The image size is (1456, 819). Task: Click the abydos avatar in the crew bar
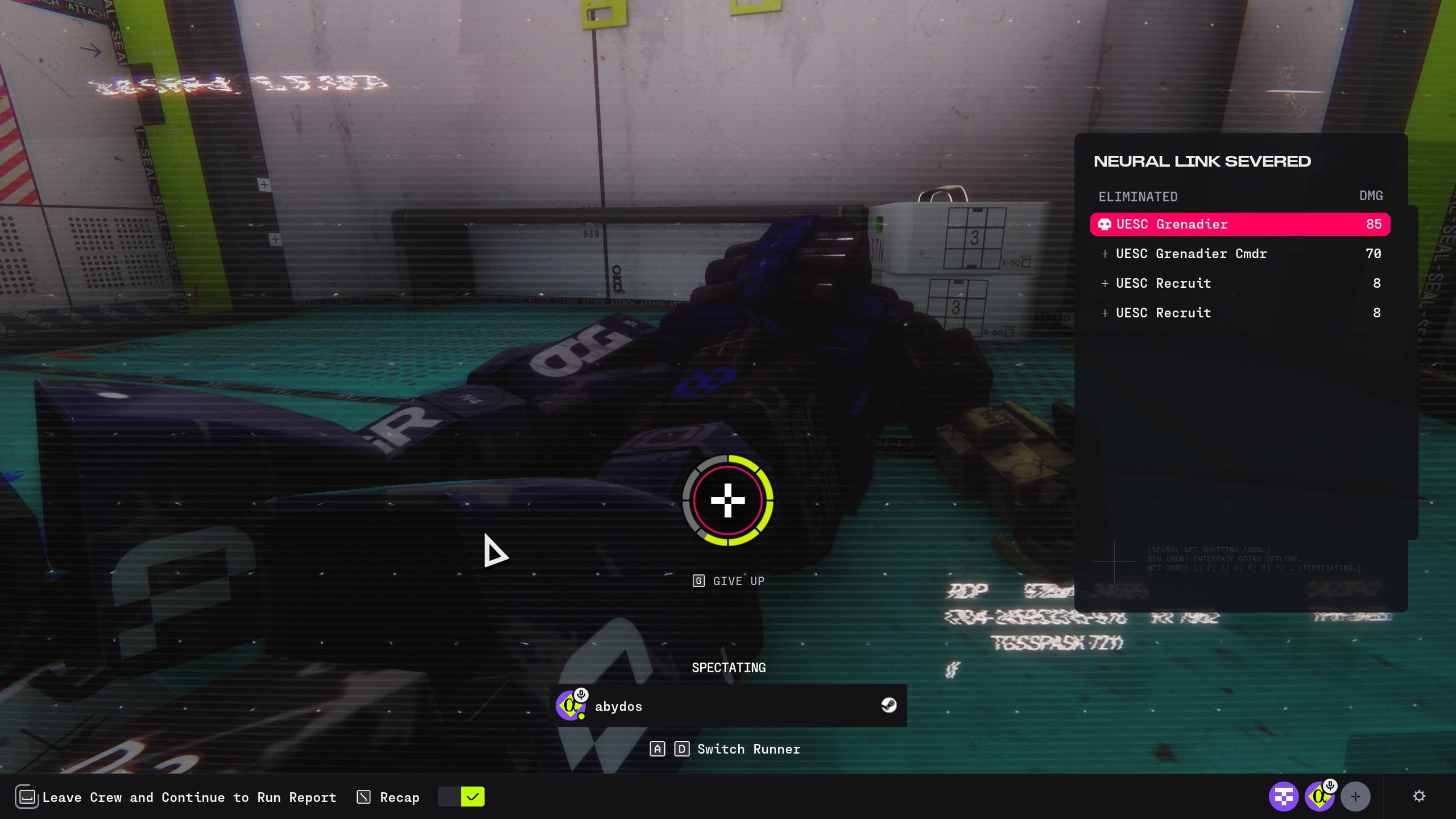[x=1319, y=797]
